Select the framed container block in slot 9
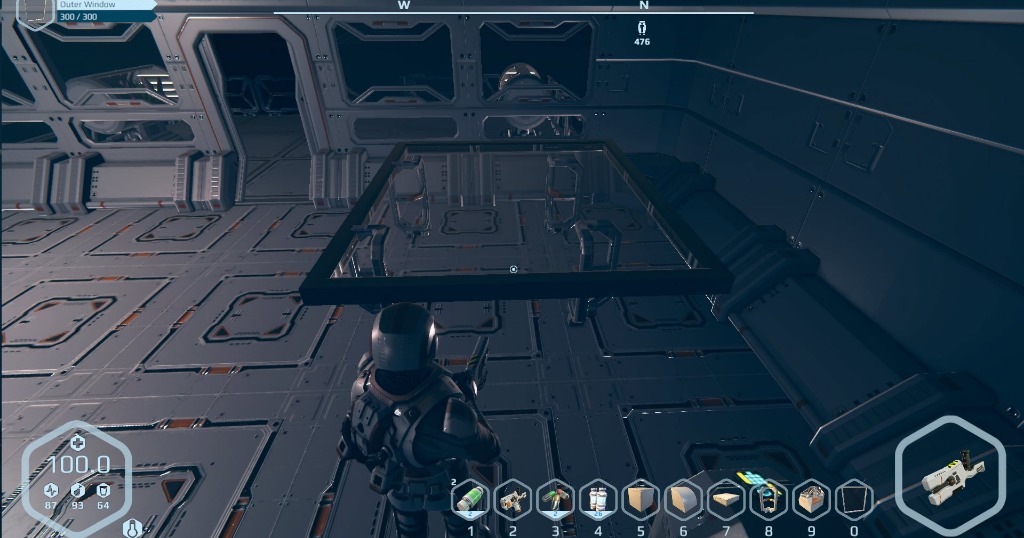Image resolution: width=1024 pixels, height=538 pixels. (x=811, y=499)
